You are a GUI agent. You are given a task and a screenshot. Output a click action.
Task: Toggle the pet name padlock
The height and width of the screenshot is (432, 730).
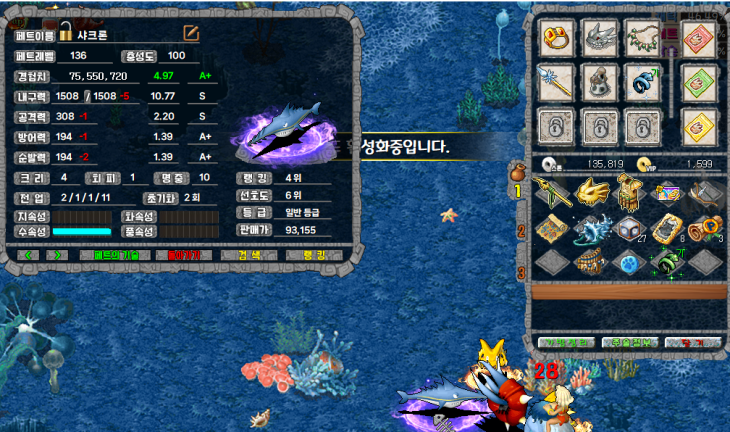tap(66, 31)
